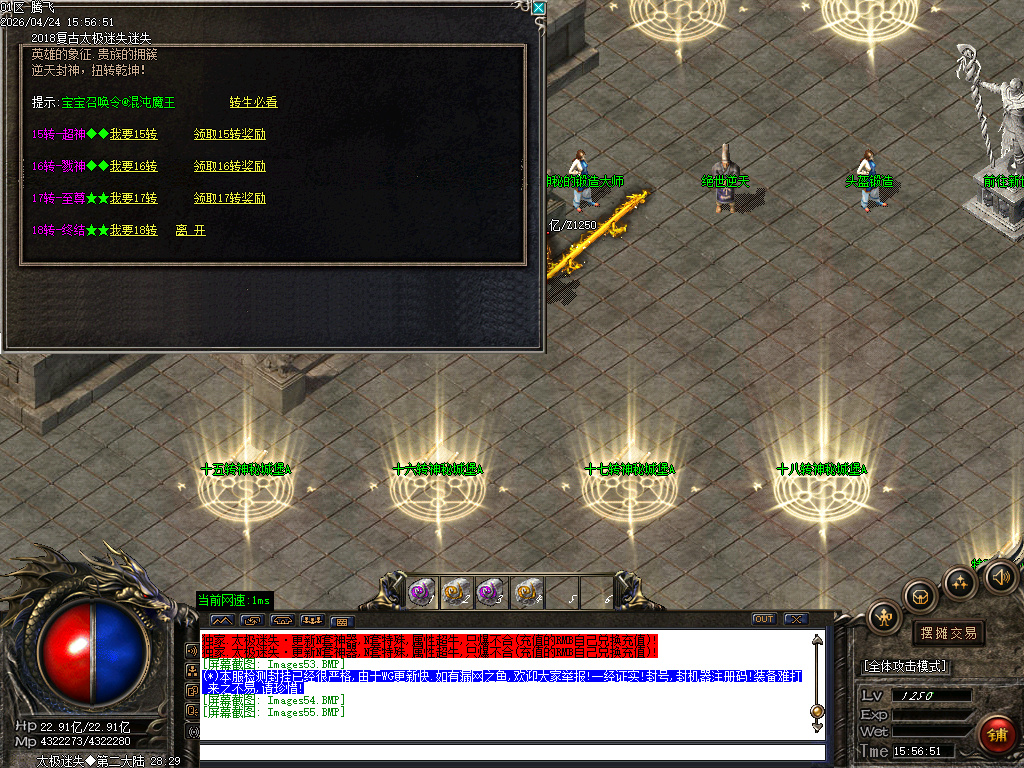Collect the 领取17转奖励 reward

coord(230,198)
